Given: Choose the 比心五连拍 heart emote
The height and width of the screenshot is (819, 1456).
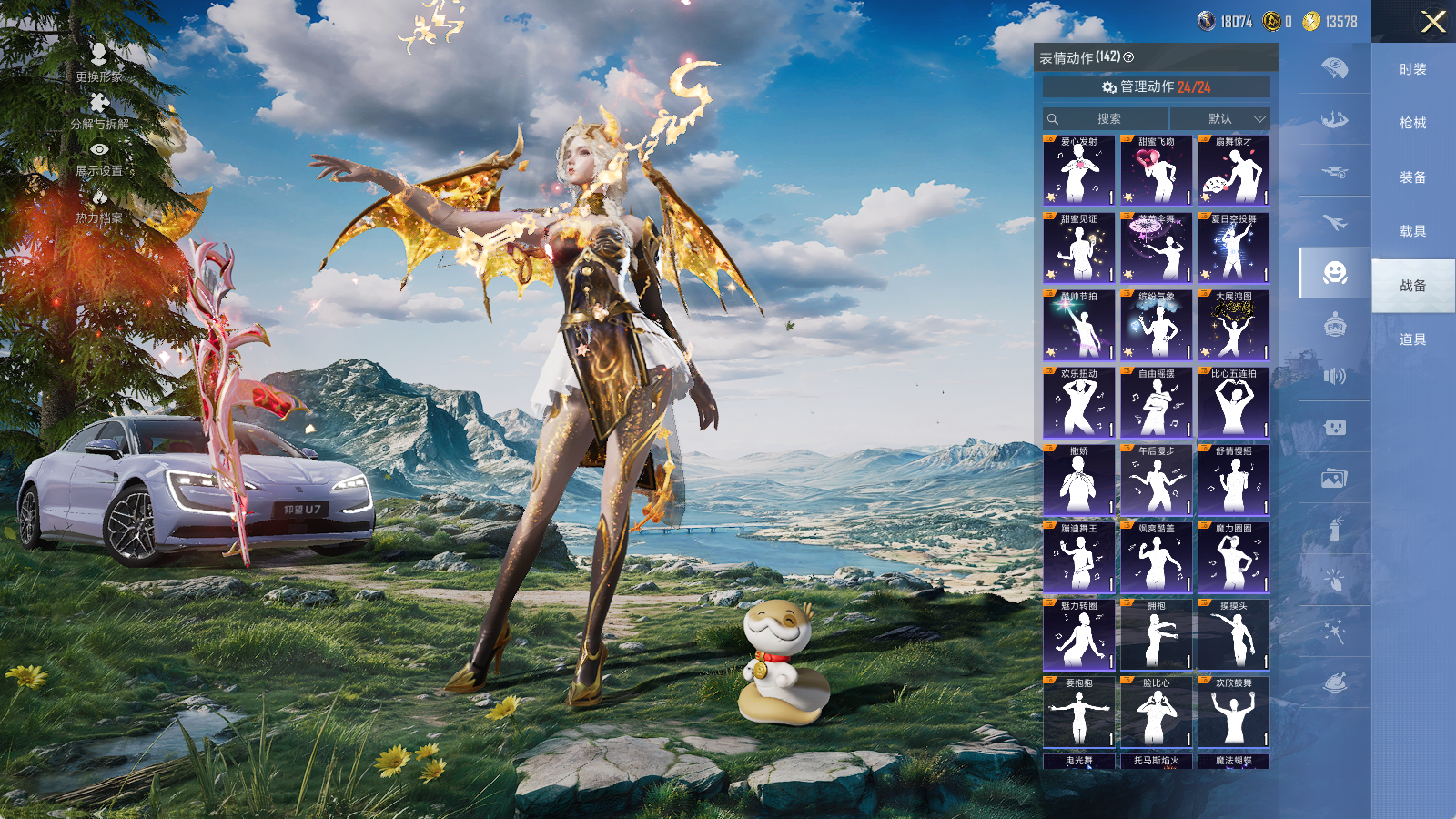Looking at the screenshot, I should (x=1233, y=403).
